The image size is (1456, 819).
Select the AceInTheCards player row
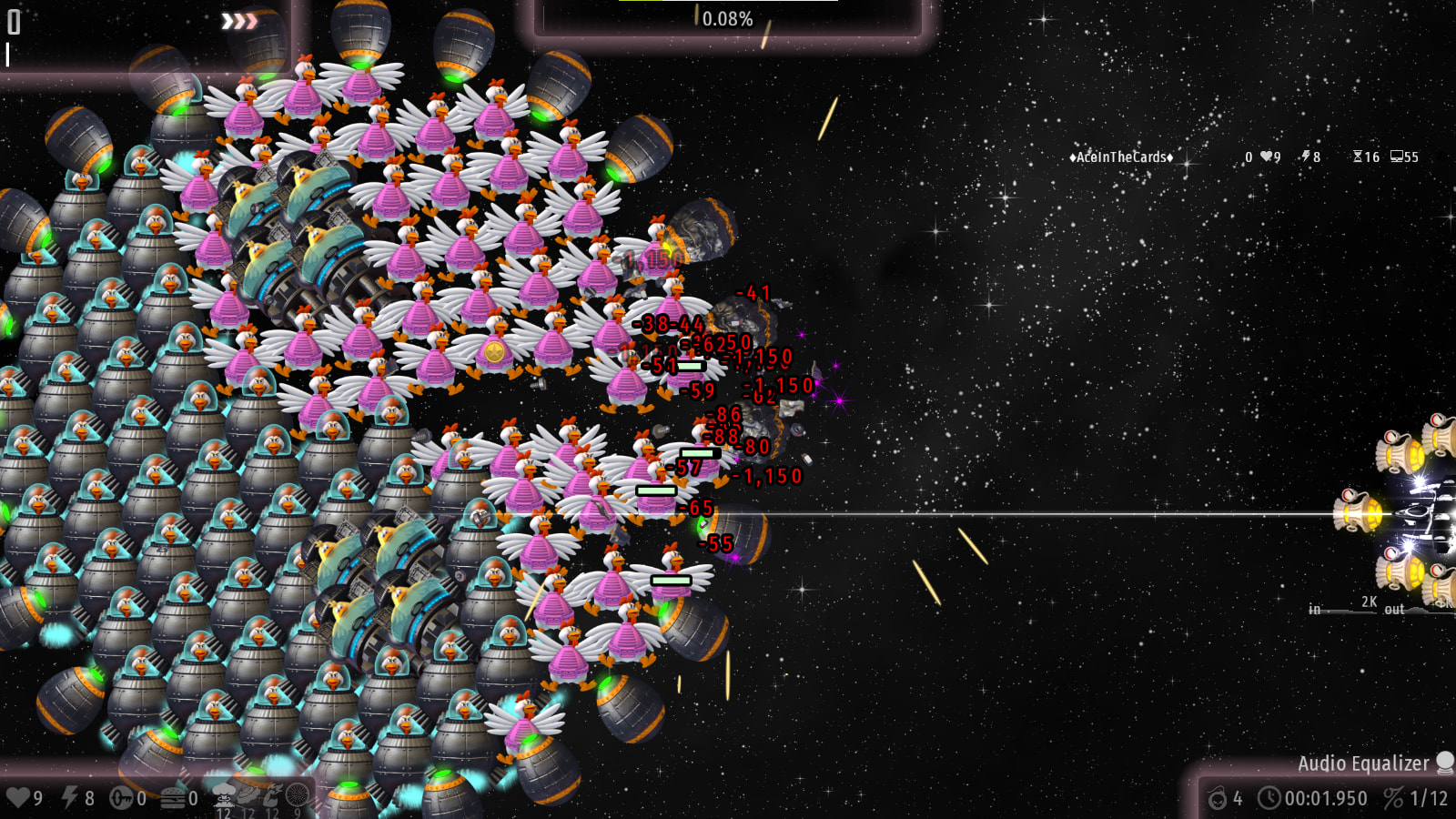[1121, 157]
